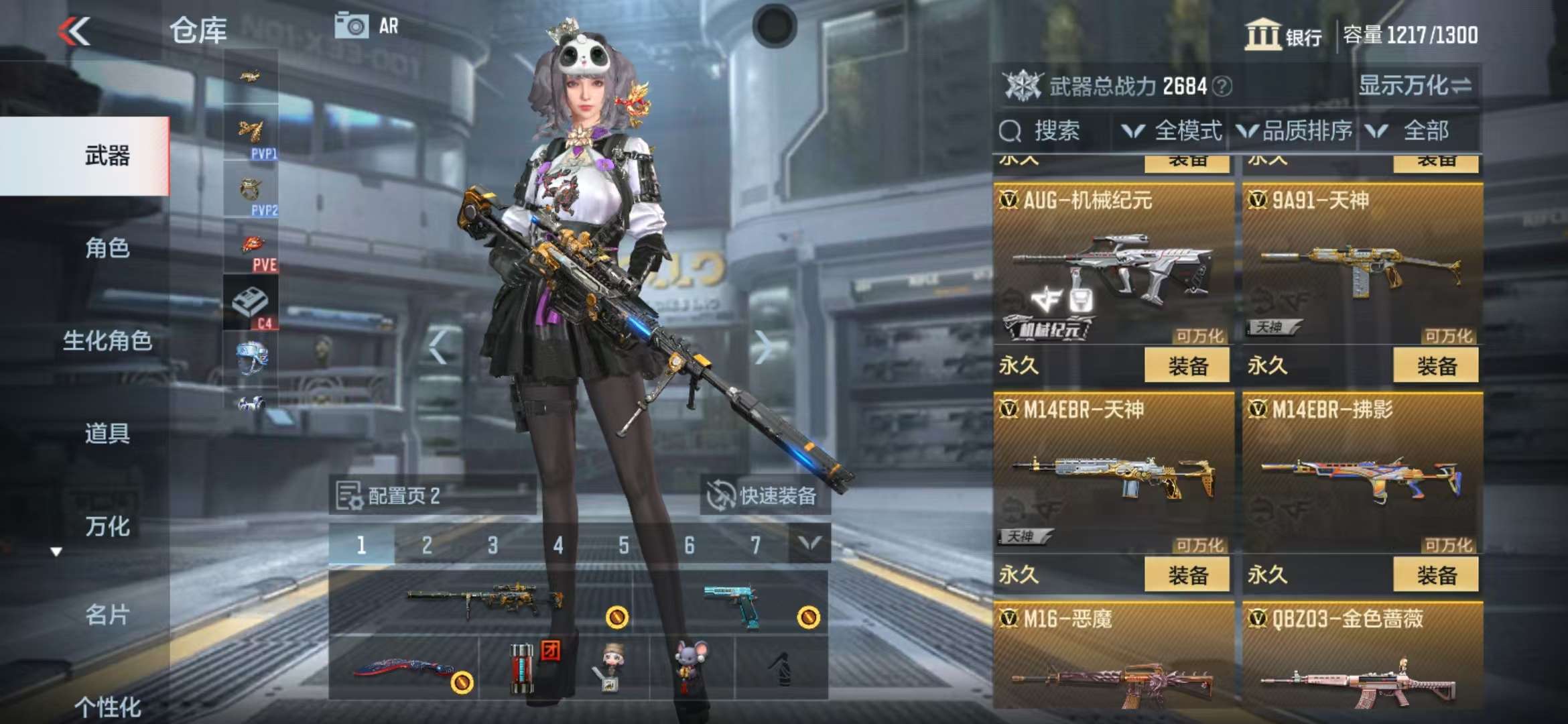Select the 道具 category
The width and height of the screenshot is (1568, 724).
(107, 434)
